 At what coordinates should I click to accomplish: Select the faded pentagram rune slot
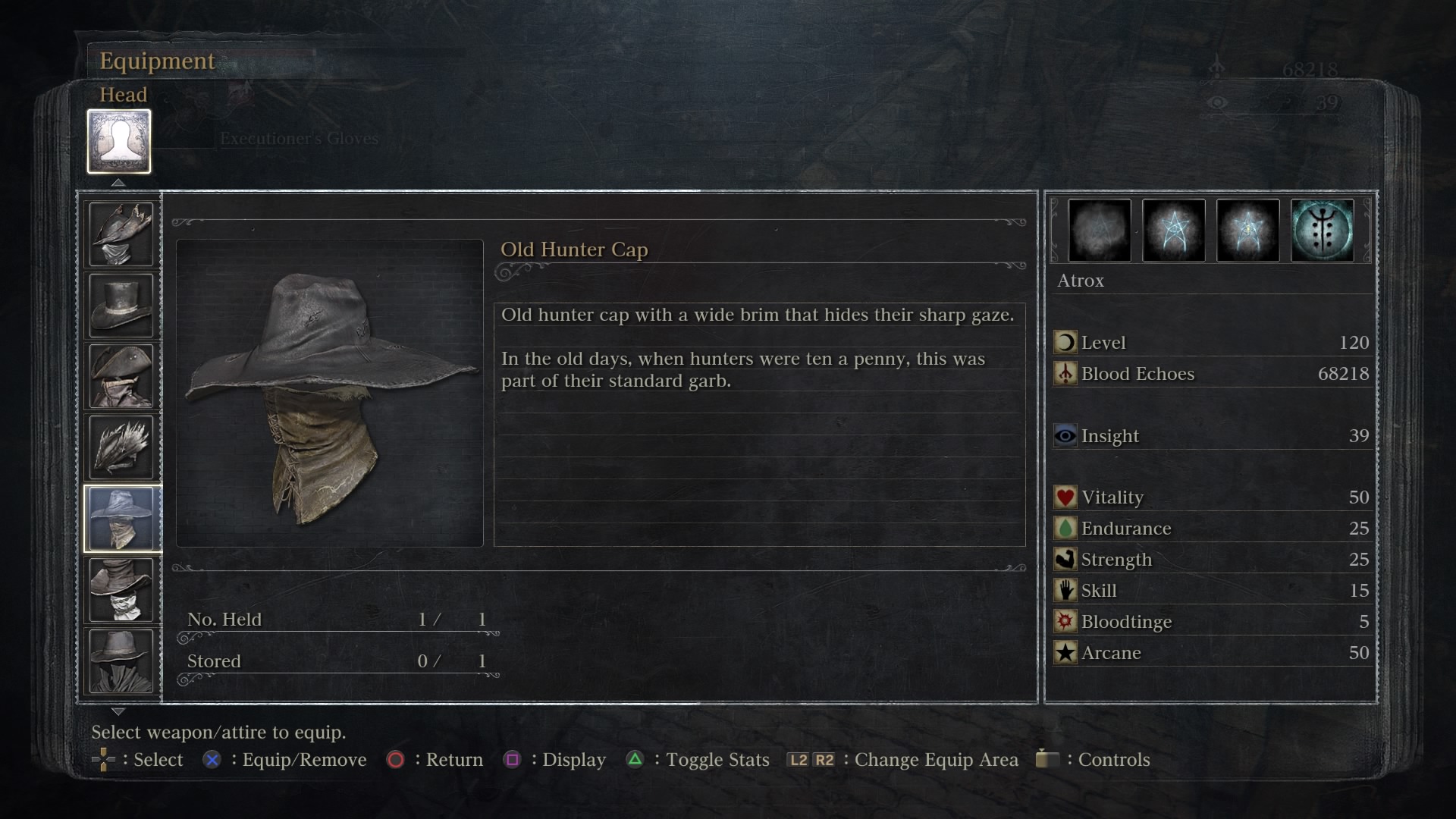coord(1099,231)
